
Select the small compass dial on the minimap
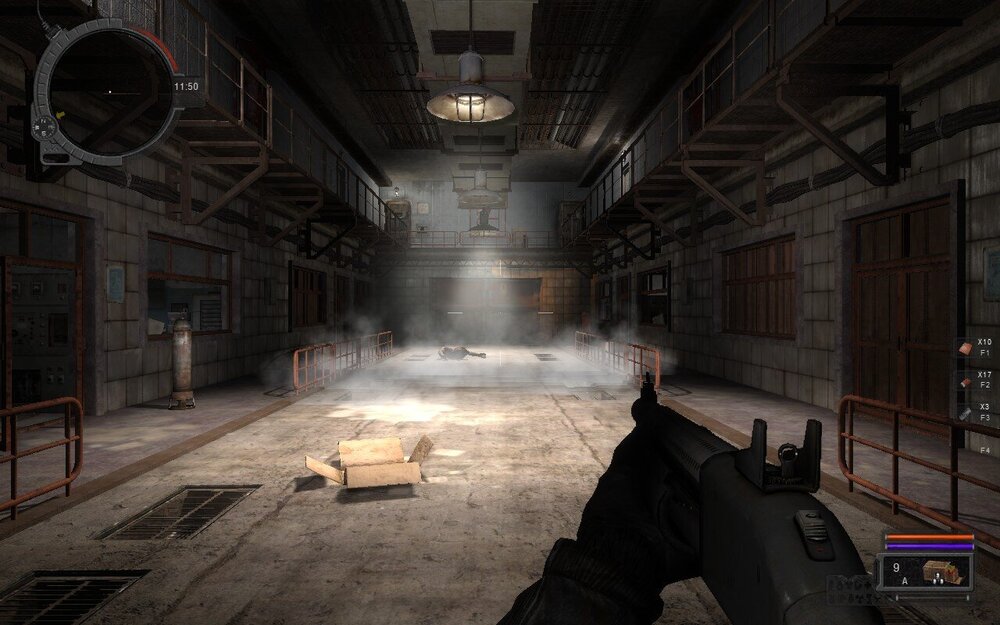point(45,128)
